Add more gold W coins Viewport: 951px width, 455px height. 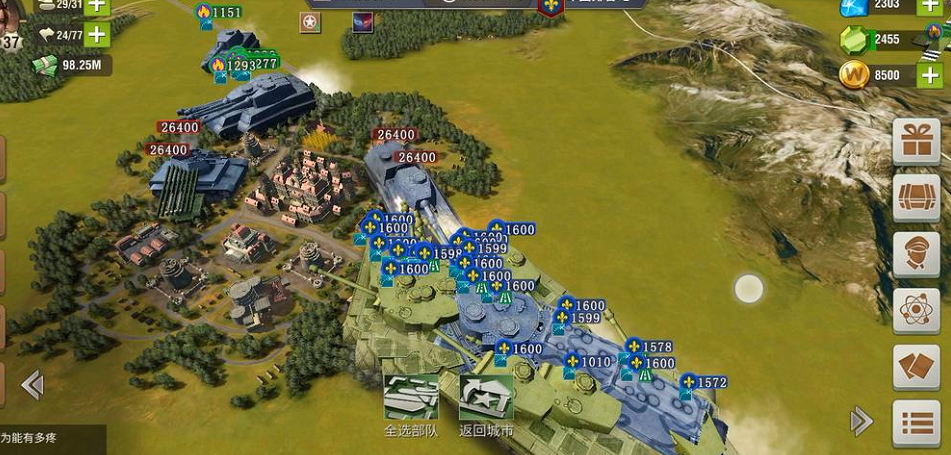click(929, 75)
